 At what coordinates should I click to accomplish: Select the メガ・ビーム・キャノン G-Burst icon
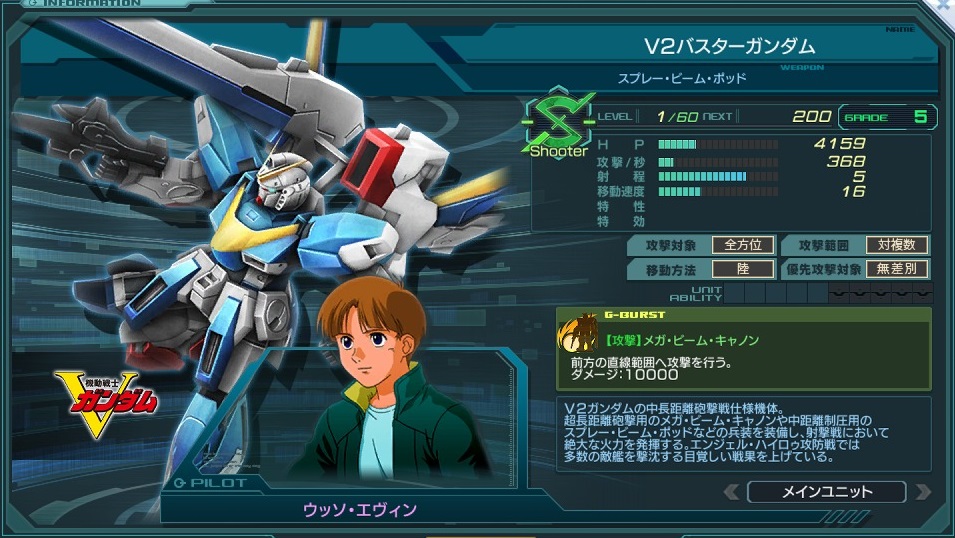click(581, 337)
